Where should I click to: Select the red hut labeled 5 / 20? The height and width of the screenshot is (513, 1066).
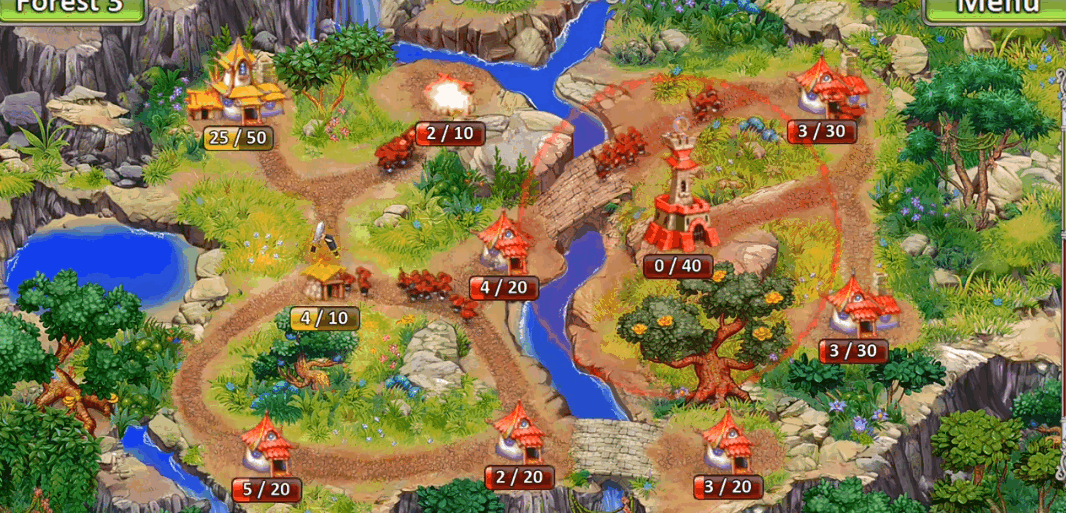coord(267,446)
